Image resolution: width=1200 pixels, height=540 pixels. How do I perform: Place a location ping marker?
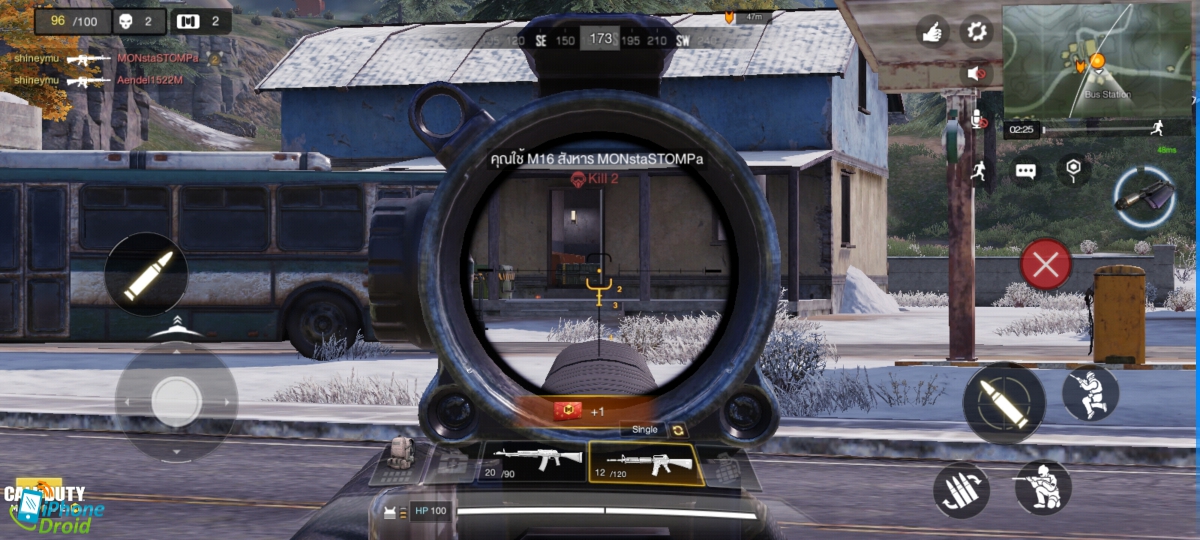click(1073, 169)
